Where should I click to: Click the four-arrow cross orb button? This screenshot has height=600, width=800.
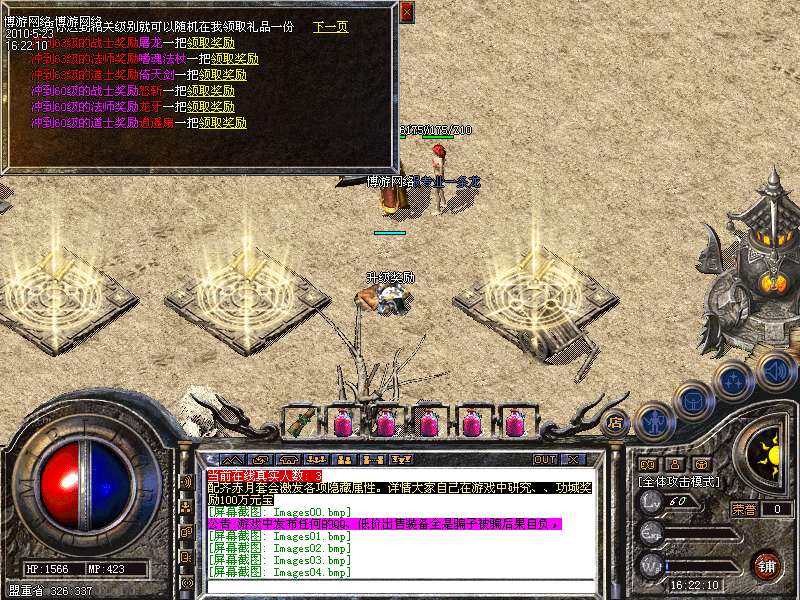735,380
